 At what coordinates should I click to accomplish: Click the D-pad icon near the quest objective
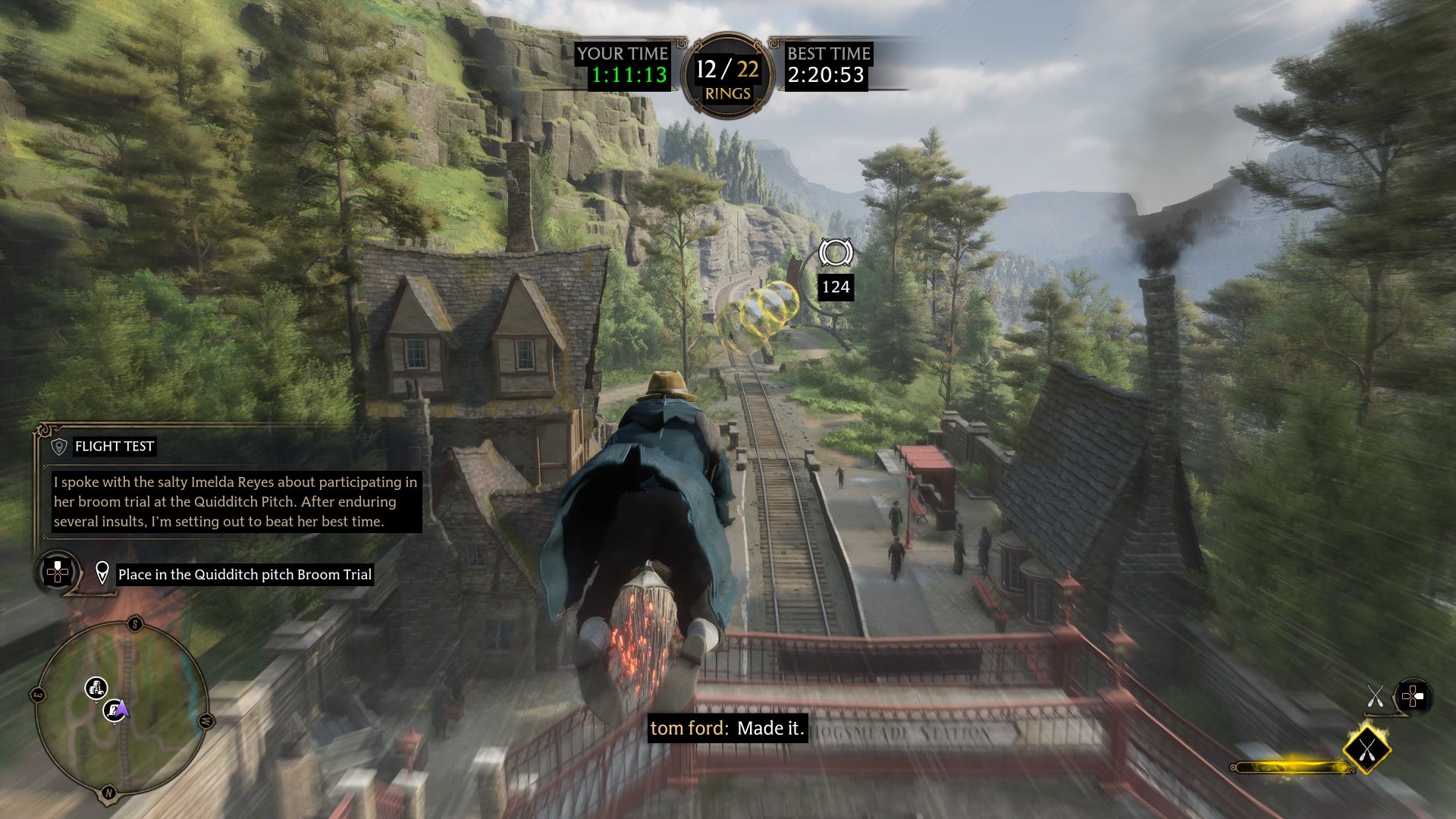tap(55, 574)
